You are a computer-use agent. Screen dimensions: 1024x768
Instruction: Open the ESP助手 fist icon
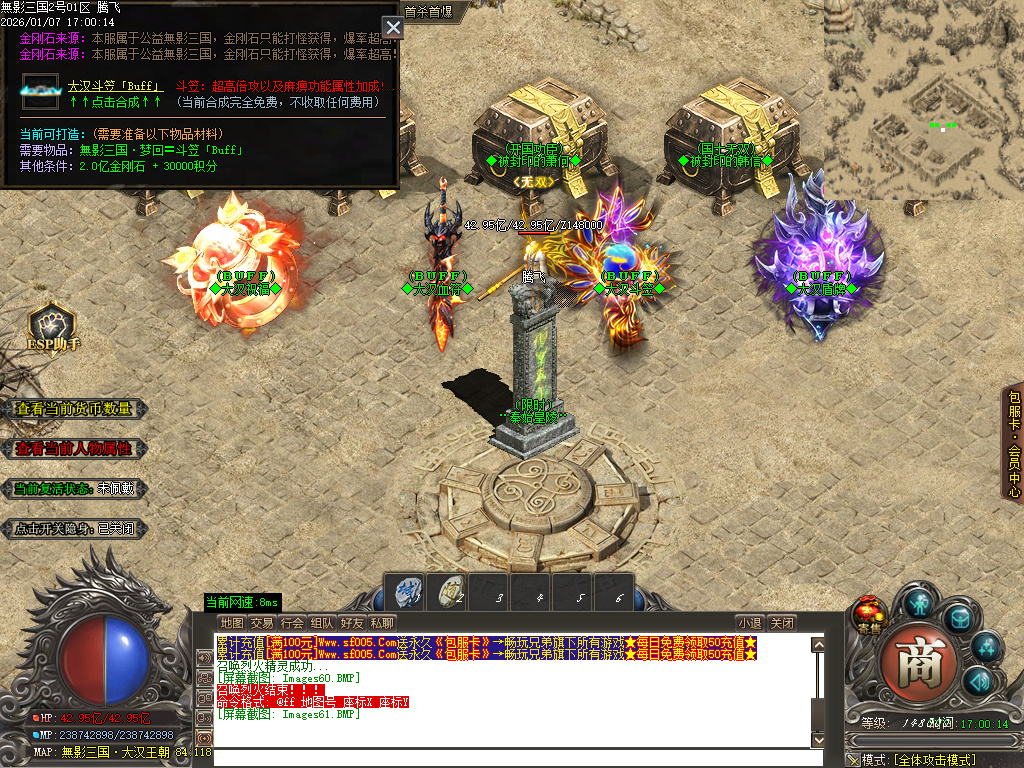pyautogui.click(x=52, y=325)
